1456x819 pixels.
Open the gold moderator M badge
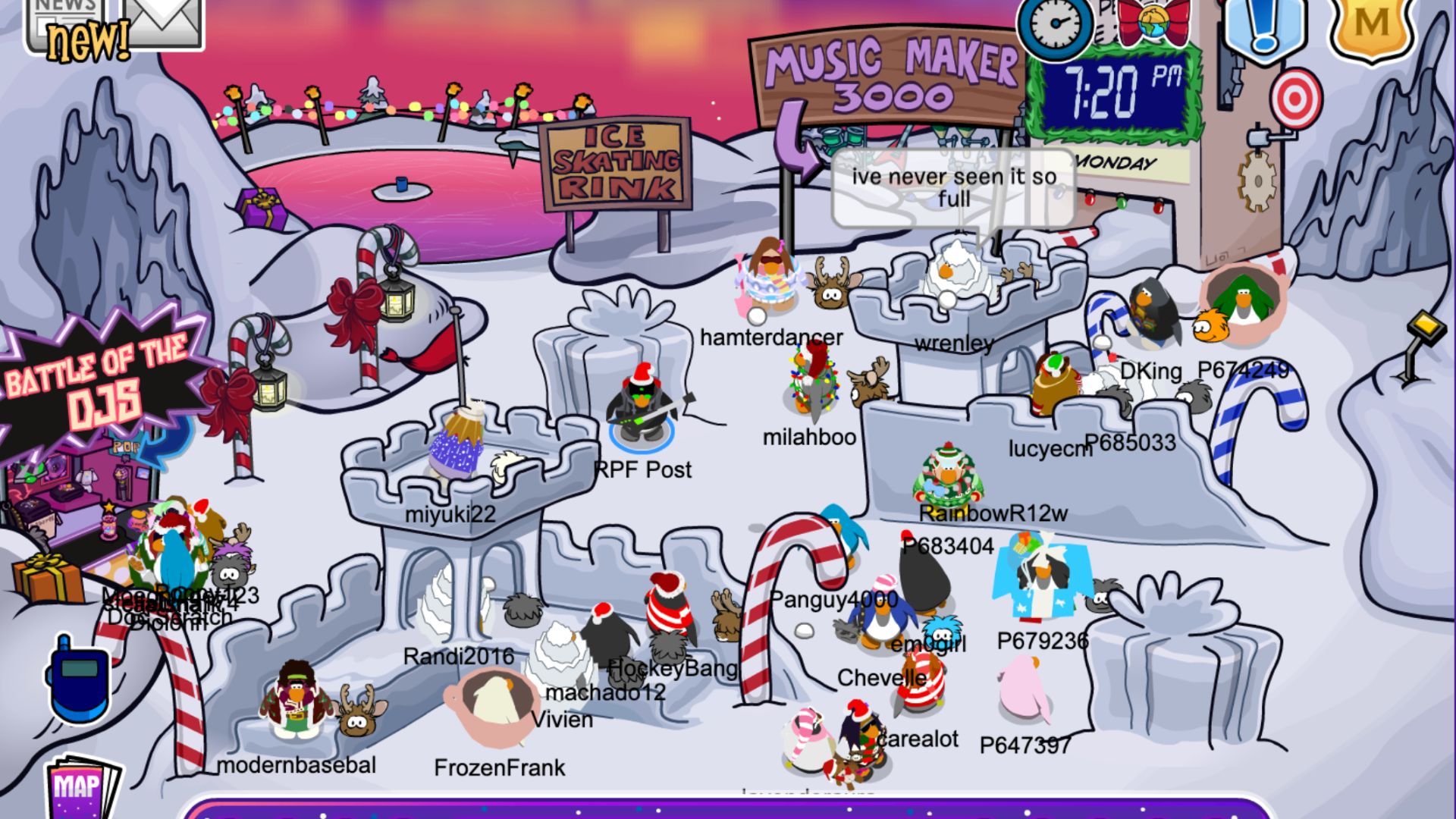tap(1371, 25)
